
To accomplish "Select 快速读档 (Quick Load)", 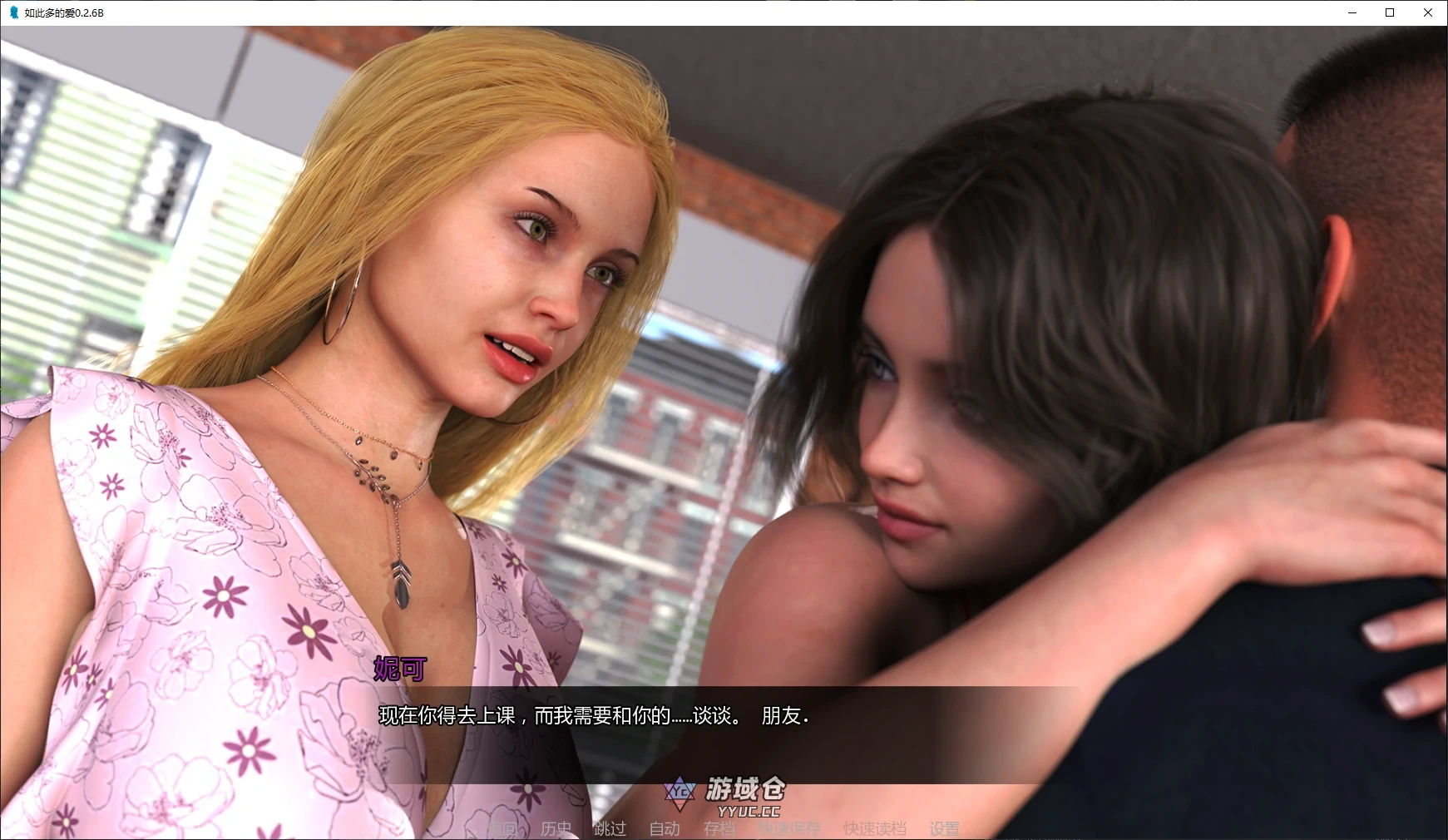I will (x=874, y=828).
